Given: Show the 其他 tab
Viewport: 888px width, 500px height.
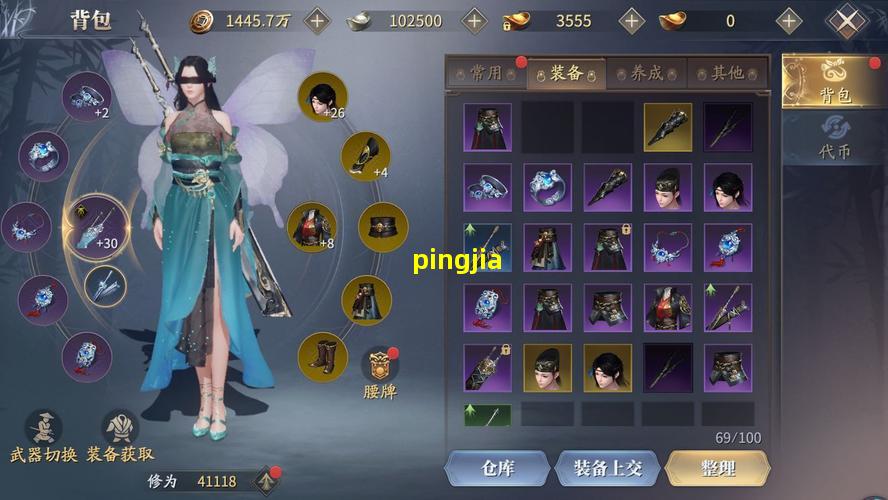Looking at the screenshot, I should 727,73.
